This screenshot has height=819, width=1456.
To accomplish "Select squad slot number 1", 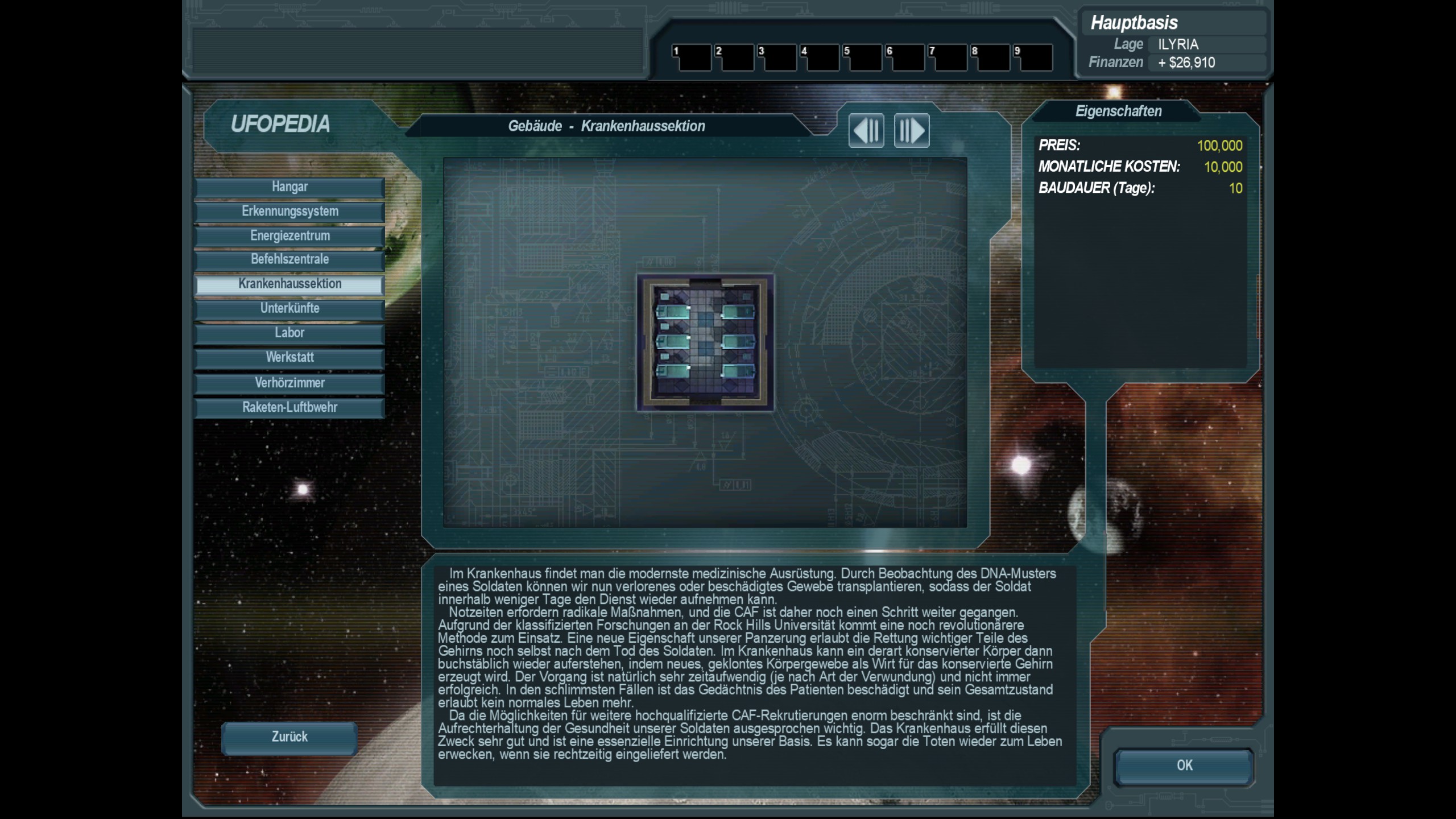I will point(692,57).
